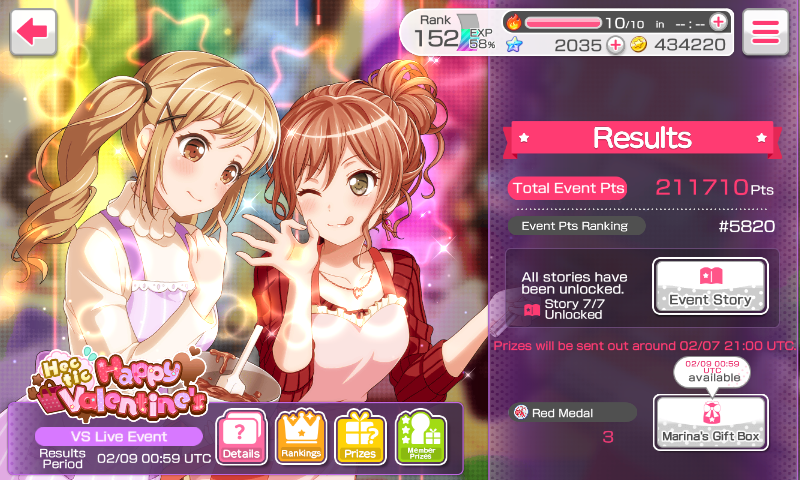
Task: Open the hamburger menu
Action: [x=765, y=31]
